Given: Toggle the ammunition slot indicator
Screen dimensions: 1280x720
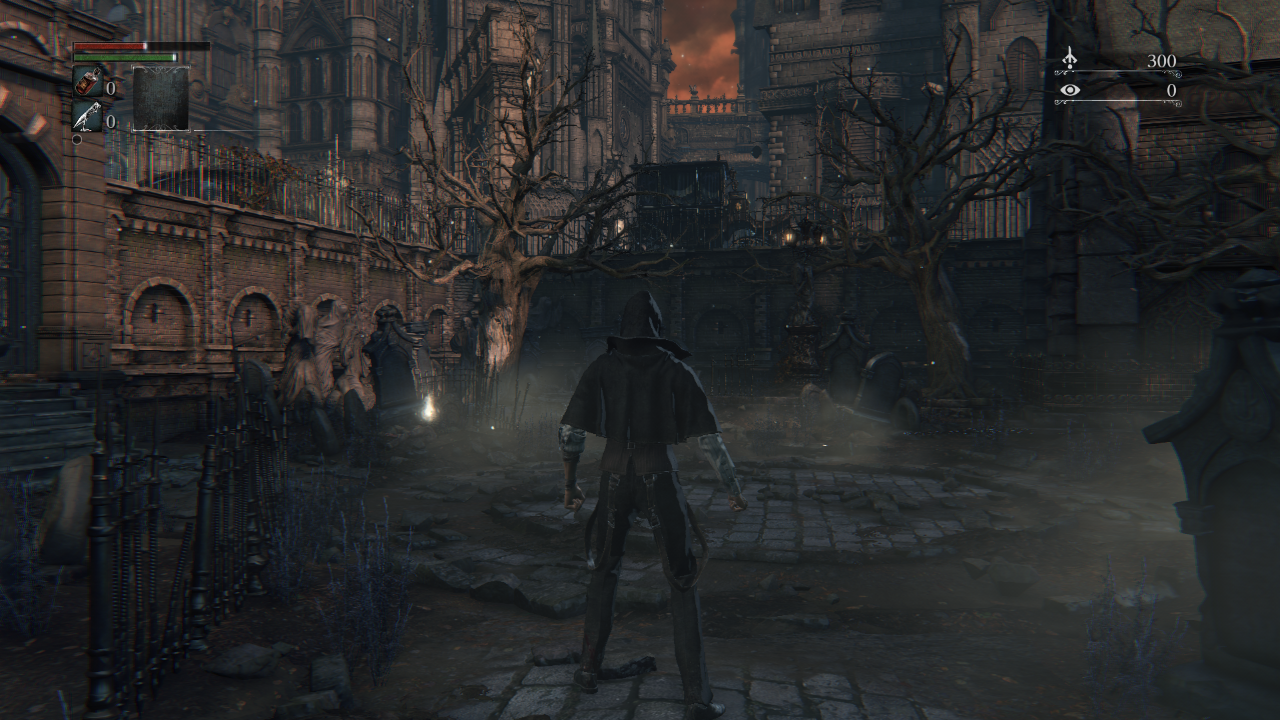Looking at the screenshot, I should pyautogui.click(x=87, y=116).
